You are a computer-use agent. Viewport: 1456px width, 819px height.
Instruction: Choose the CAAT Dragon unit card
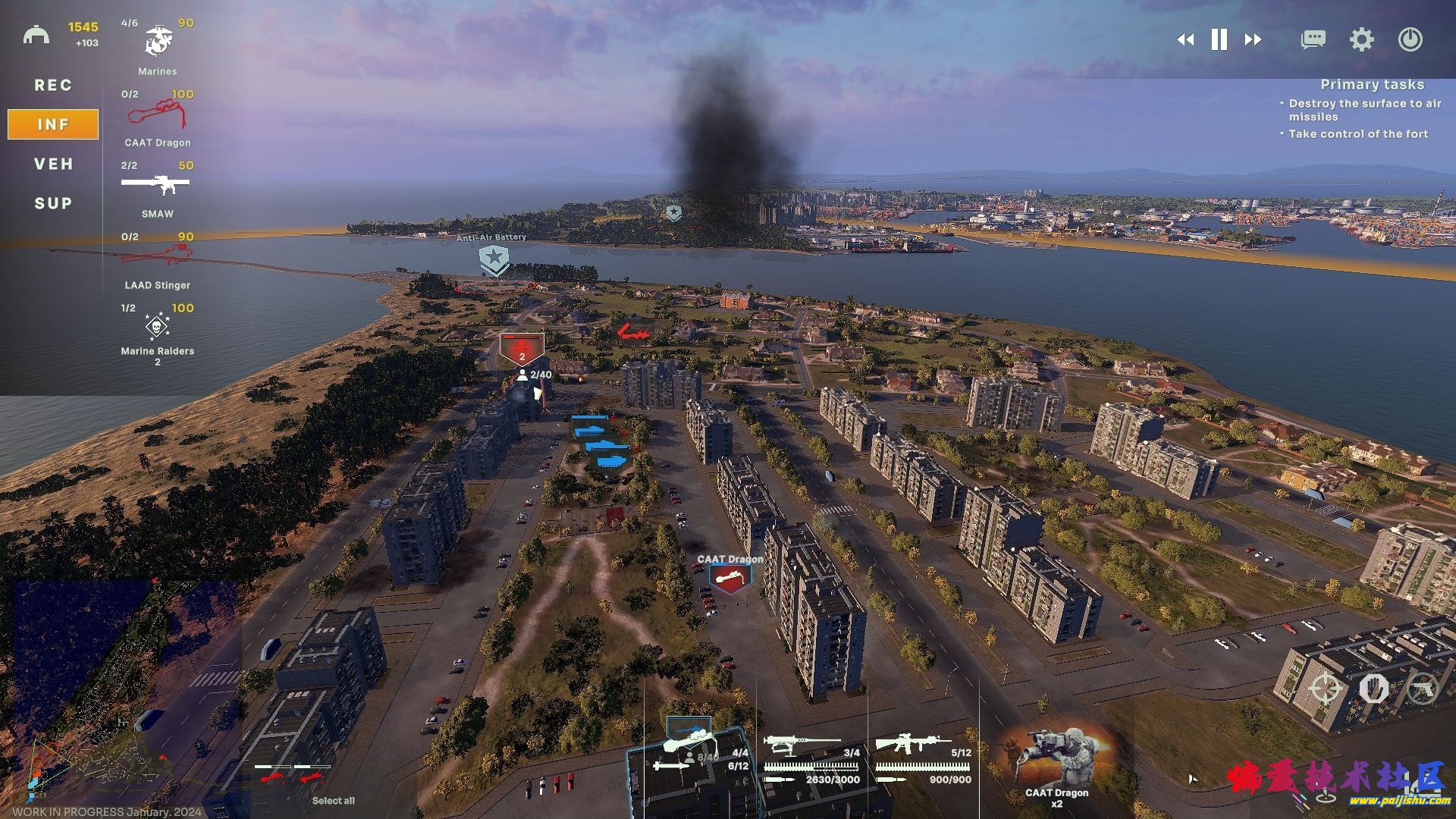[158, 116]
